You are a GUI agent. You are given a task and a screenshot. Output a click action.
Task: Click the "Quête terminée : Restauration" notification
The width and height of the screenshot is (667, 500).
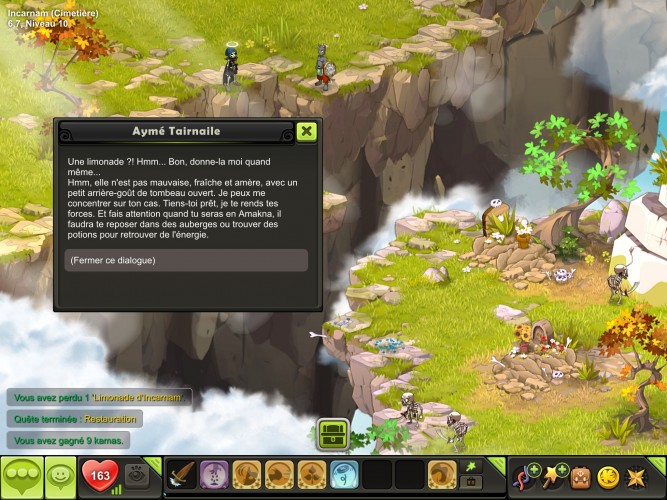[x=75, y=419]
